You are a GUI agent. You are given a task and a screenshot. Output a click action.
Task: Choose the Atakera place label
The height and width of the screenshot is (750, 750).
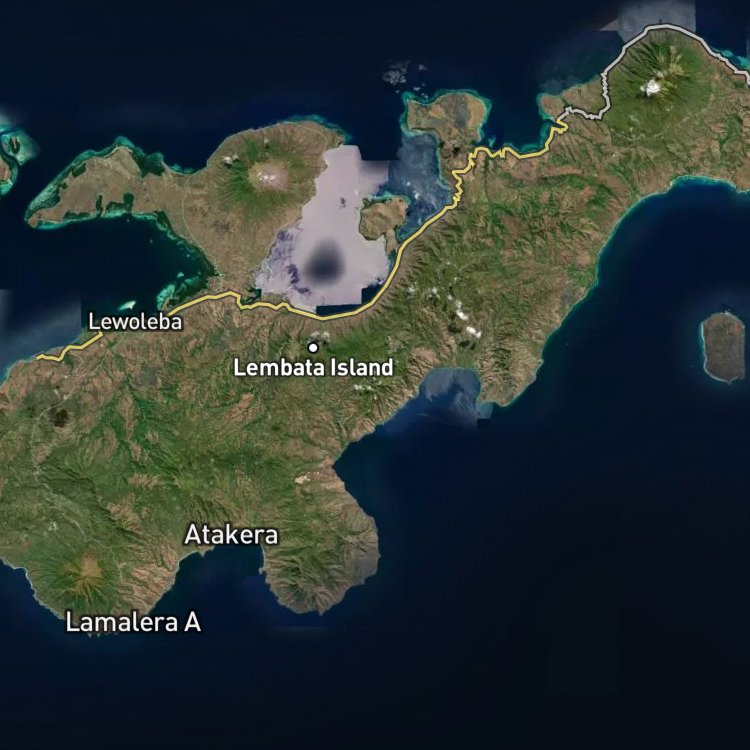pos(231,535)
